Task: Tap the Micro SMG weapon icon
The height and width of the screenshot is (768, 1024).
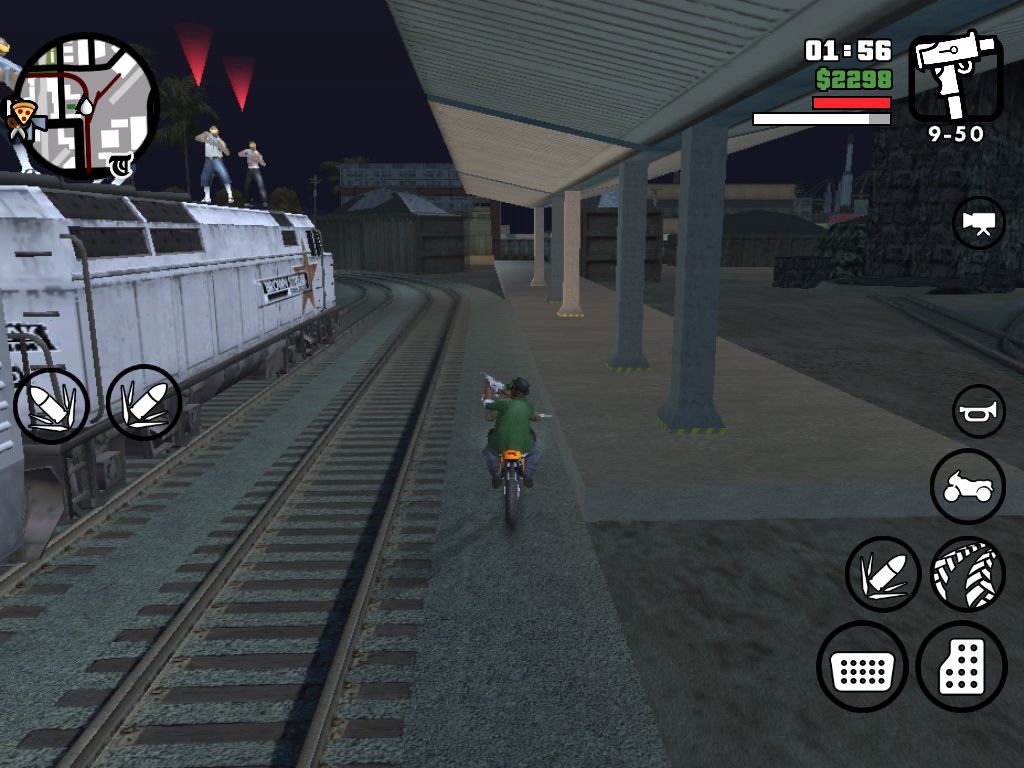Action: tap(955, 78)
